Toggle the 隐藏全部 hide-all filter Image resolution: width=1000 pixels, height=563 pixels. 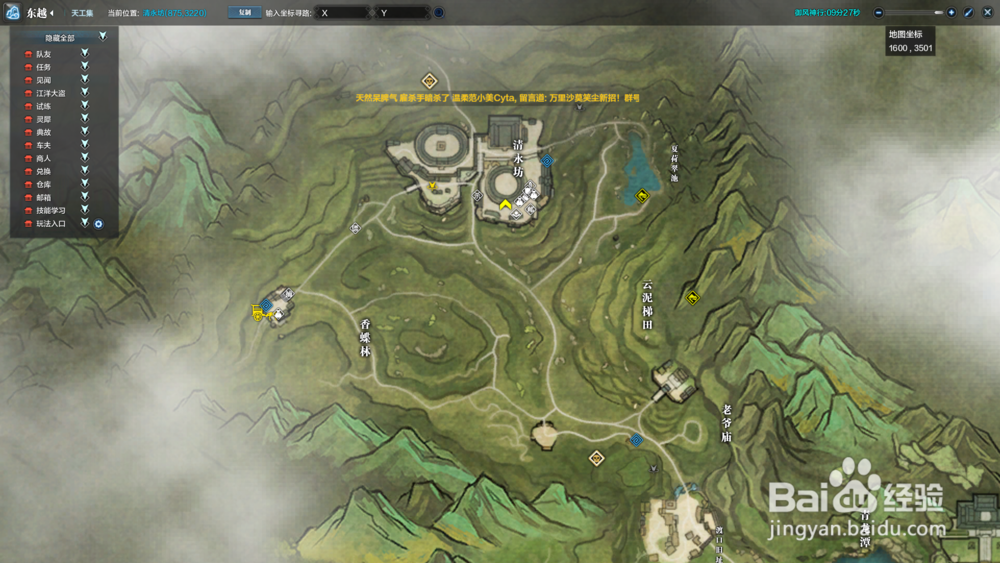[103, 36]
